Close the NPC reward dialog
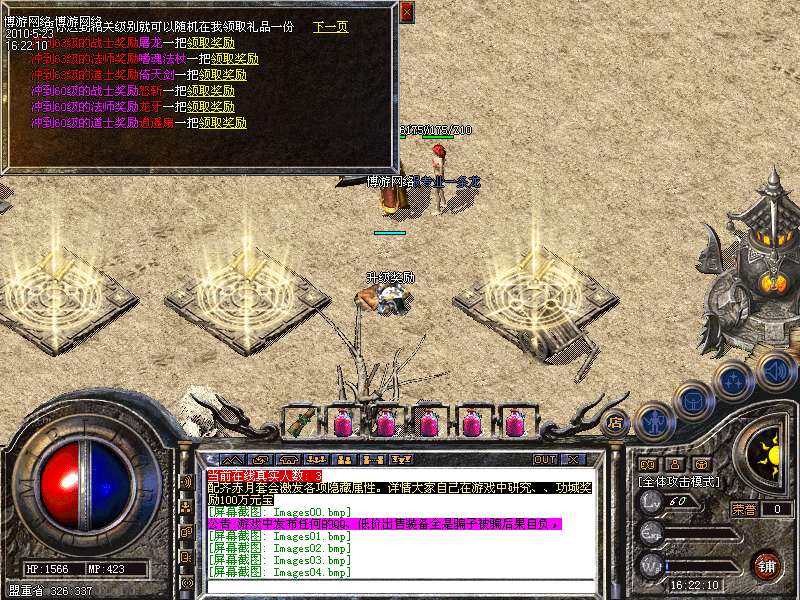 (x=406, y=12)
